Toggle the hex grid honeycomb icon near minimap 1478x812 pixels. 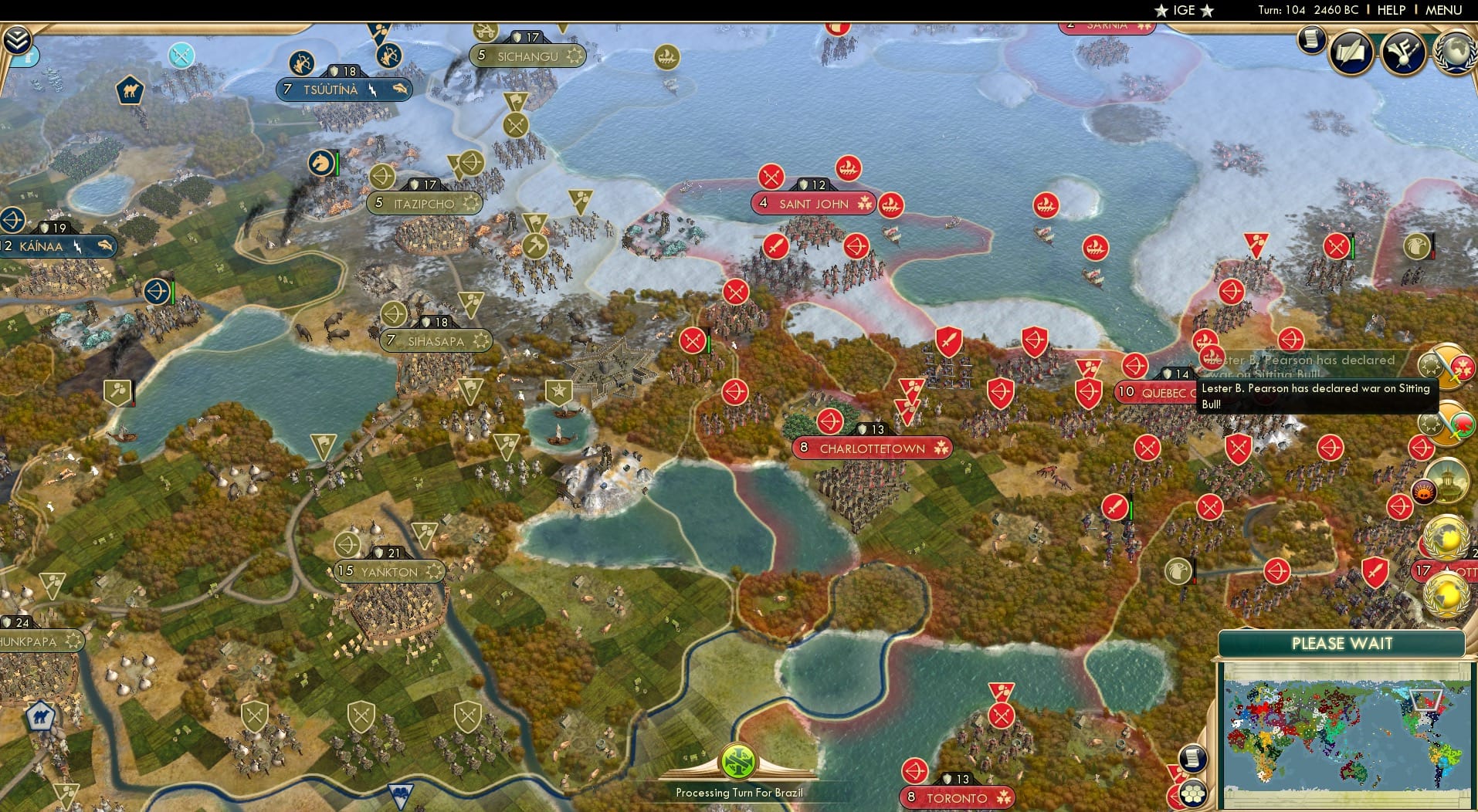[x=1193, y=793]
